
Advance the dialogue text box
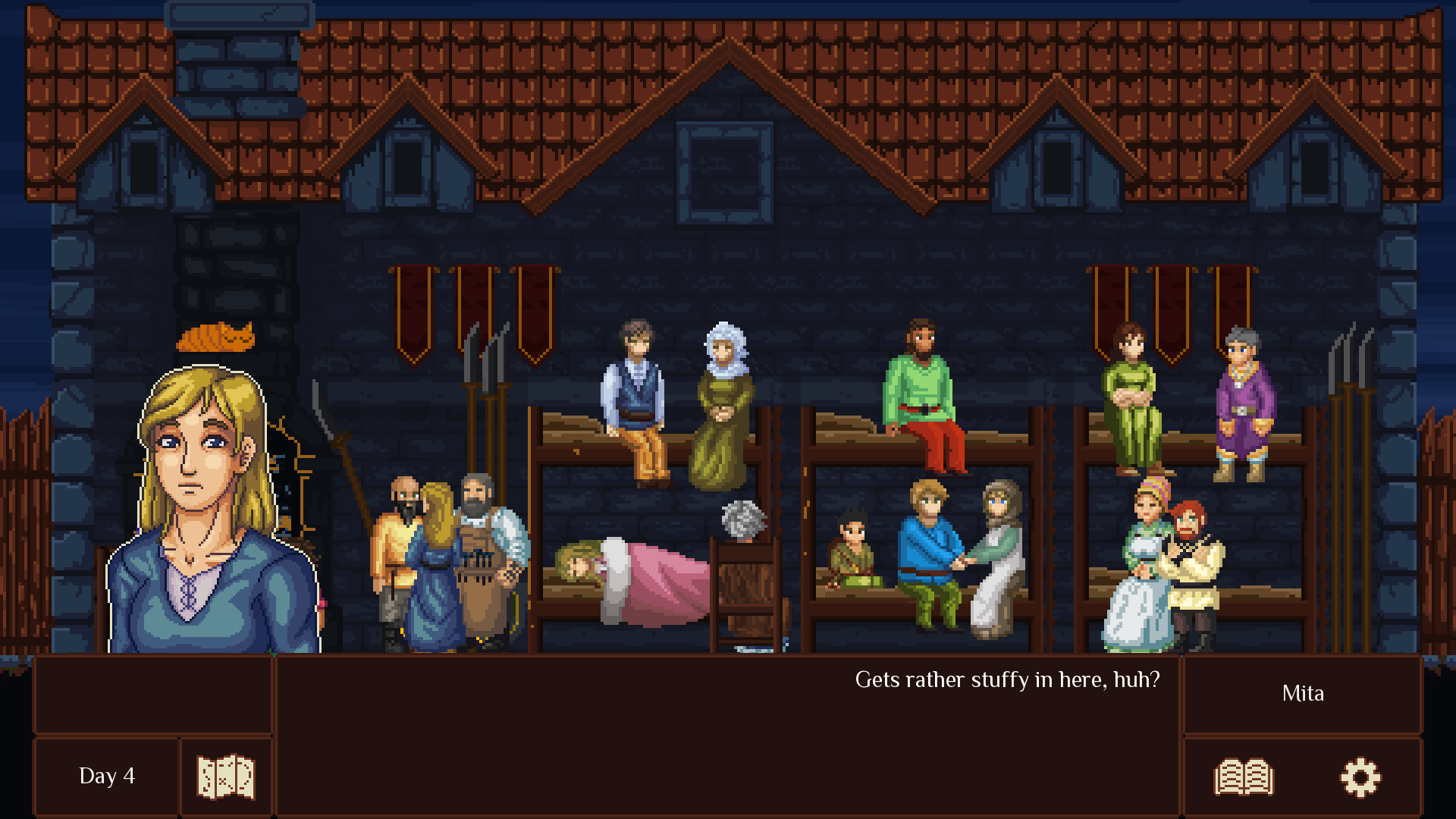(726, 734)
